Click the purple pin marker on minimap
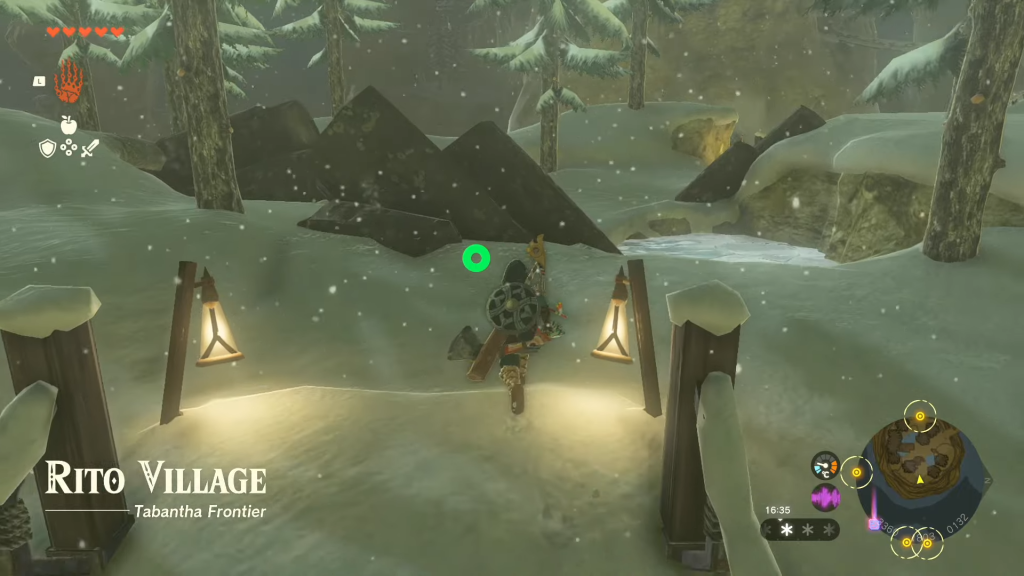The height and width of the screenshot is (576, 1024). [x=872, y=522]
